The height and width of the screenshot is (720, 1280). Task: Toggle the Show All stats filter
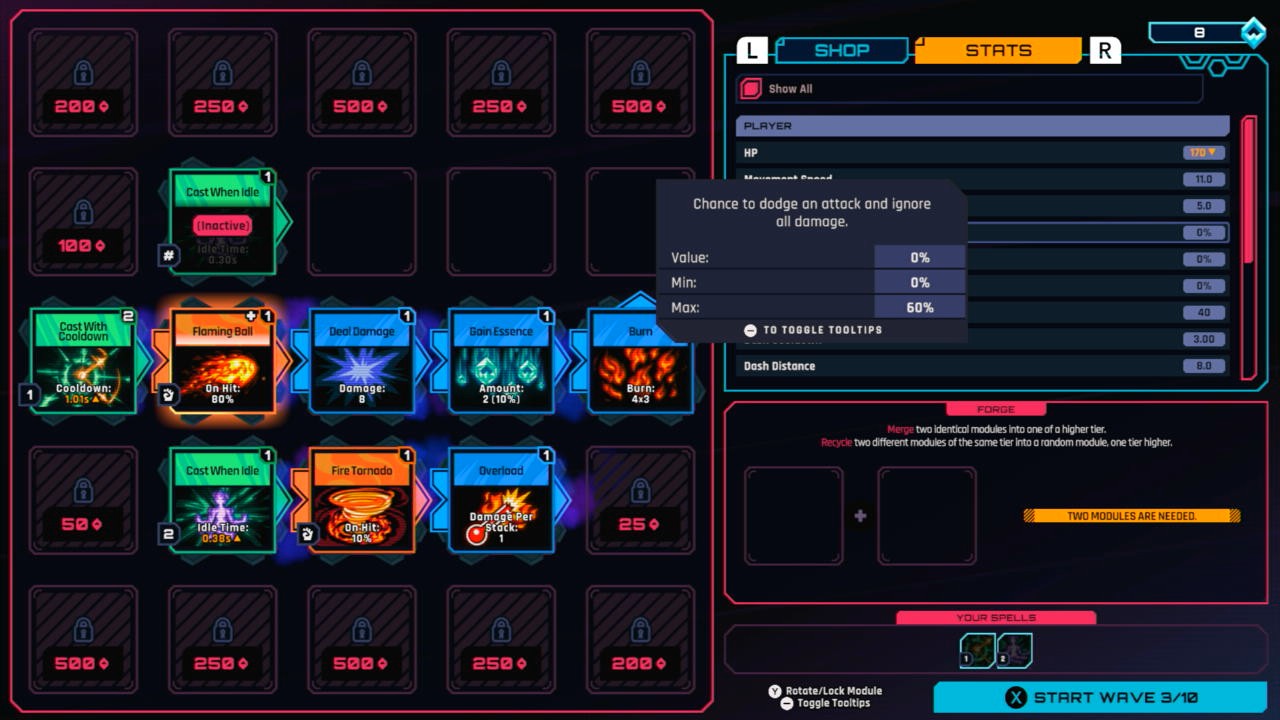pyautogui.click(x=751, y=88)
